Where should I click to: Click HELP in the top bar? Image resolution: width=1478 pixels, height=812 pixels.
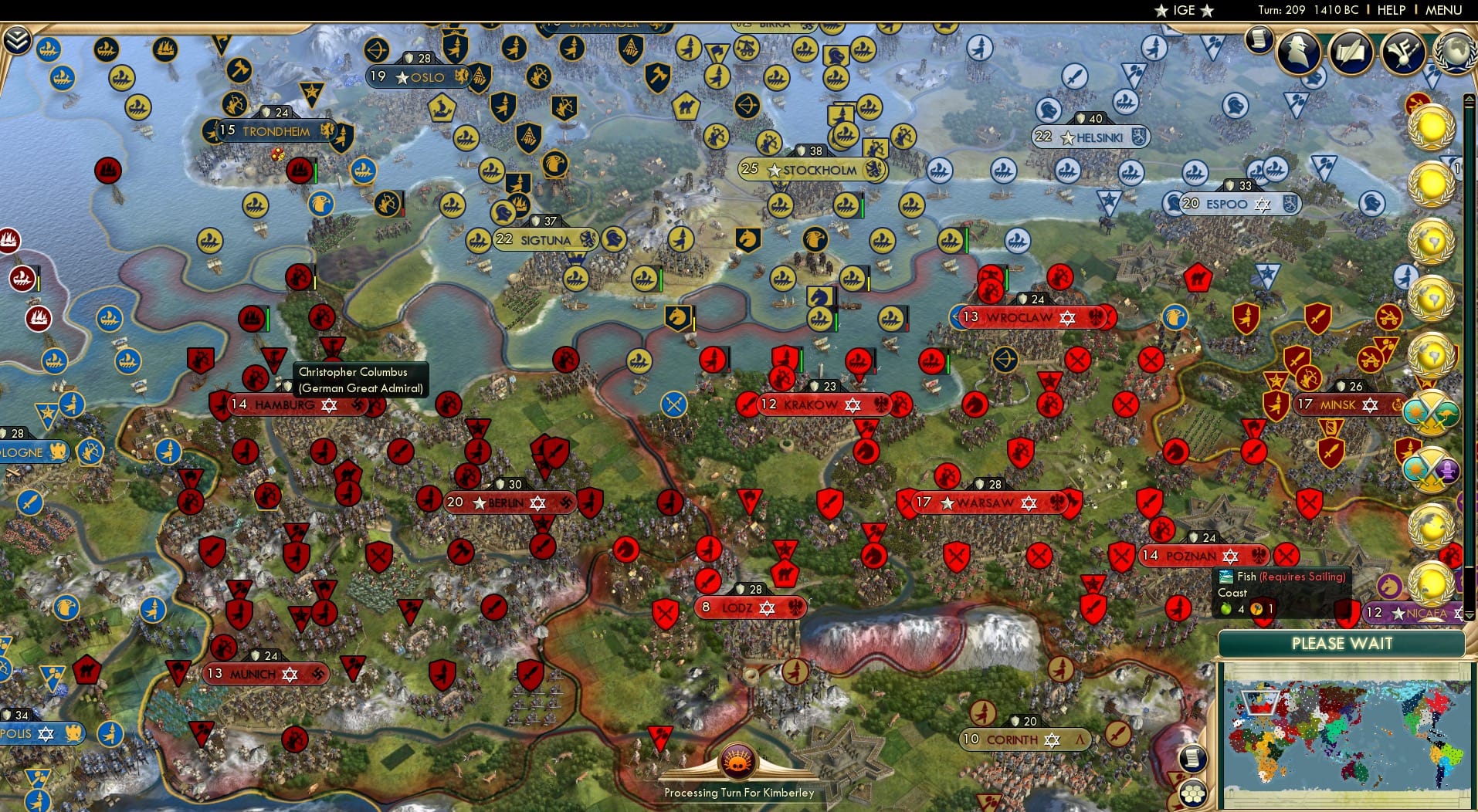(1390, 10)
